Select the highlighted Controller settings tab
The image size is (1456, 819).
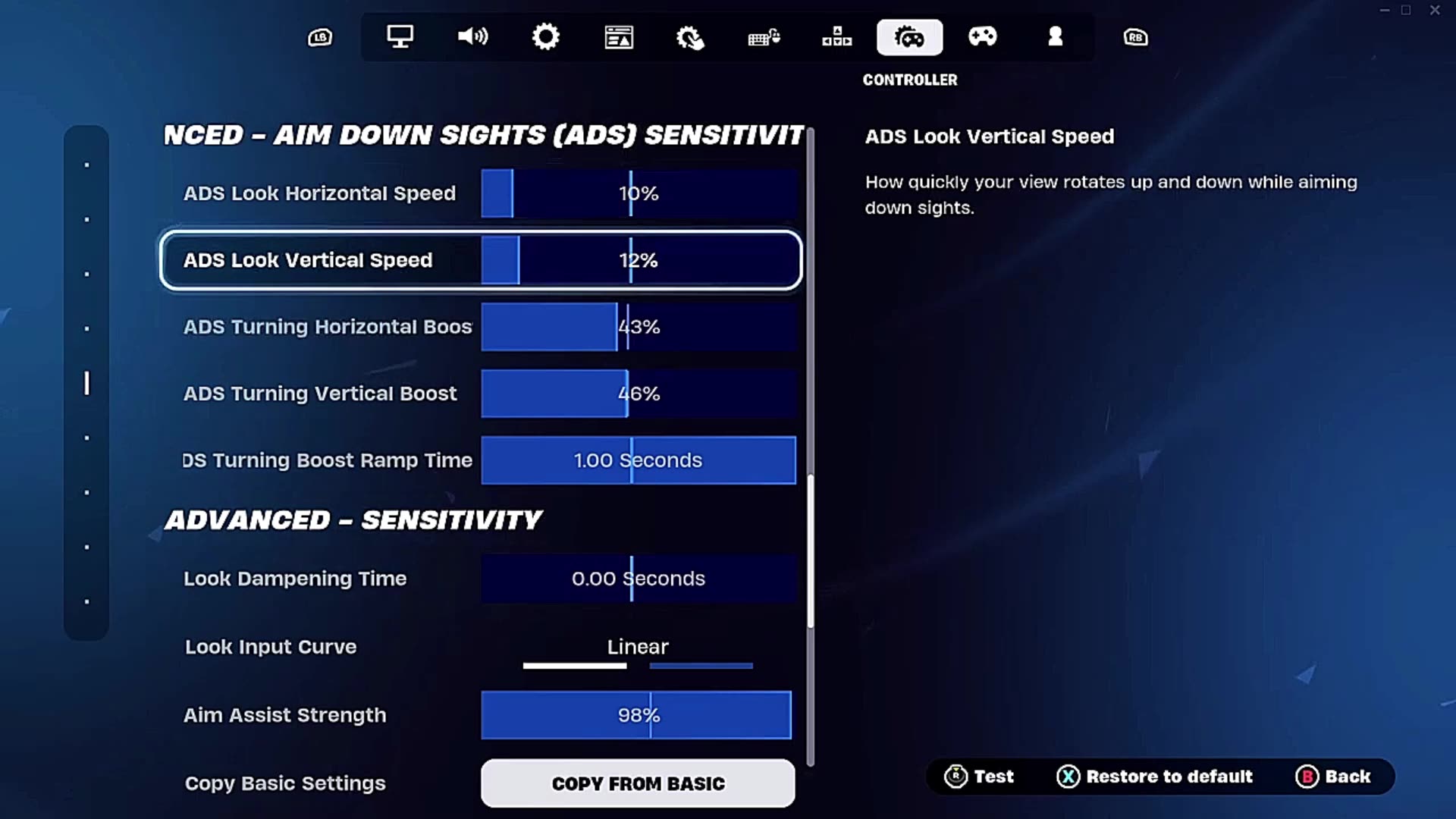[909, 37]
